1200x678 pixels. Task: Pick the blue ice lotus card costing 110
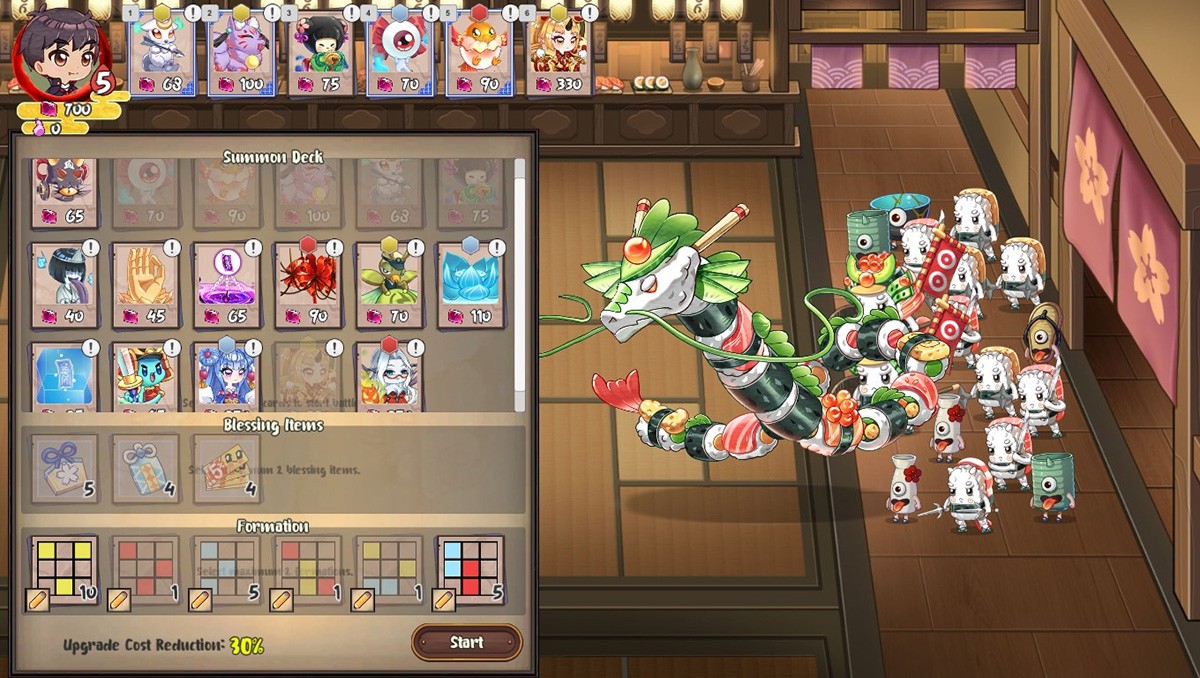[x=470, y=286]
